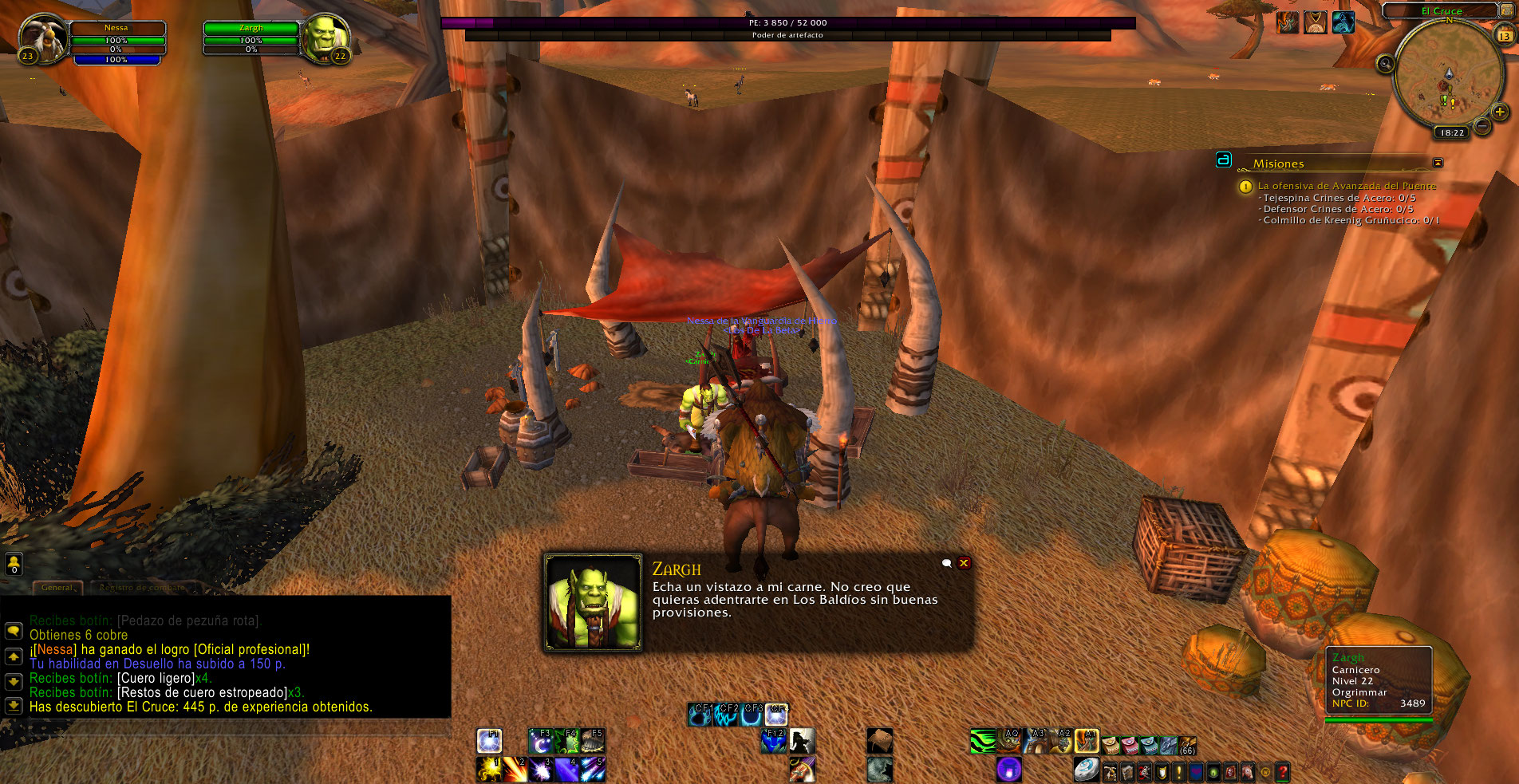Zoom out on the minimap
The width and height of the screenshot is (1519, 784).
[x=1482, y=125]
